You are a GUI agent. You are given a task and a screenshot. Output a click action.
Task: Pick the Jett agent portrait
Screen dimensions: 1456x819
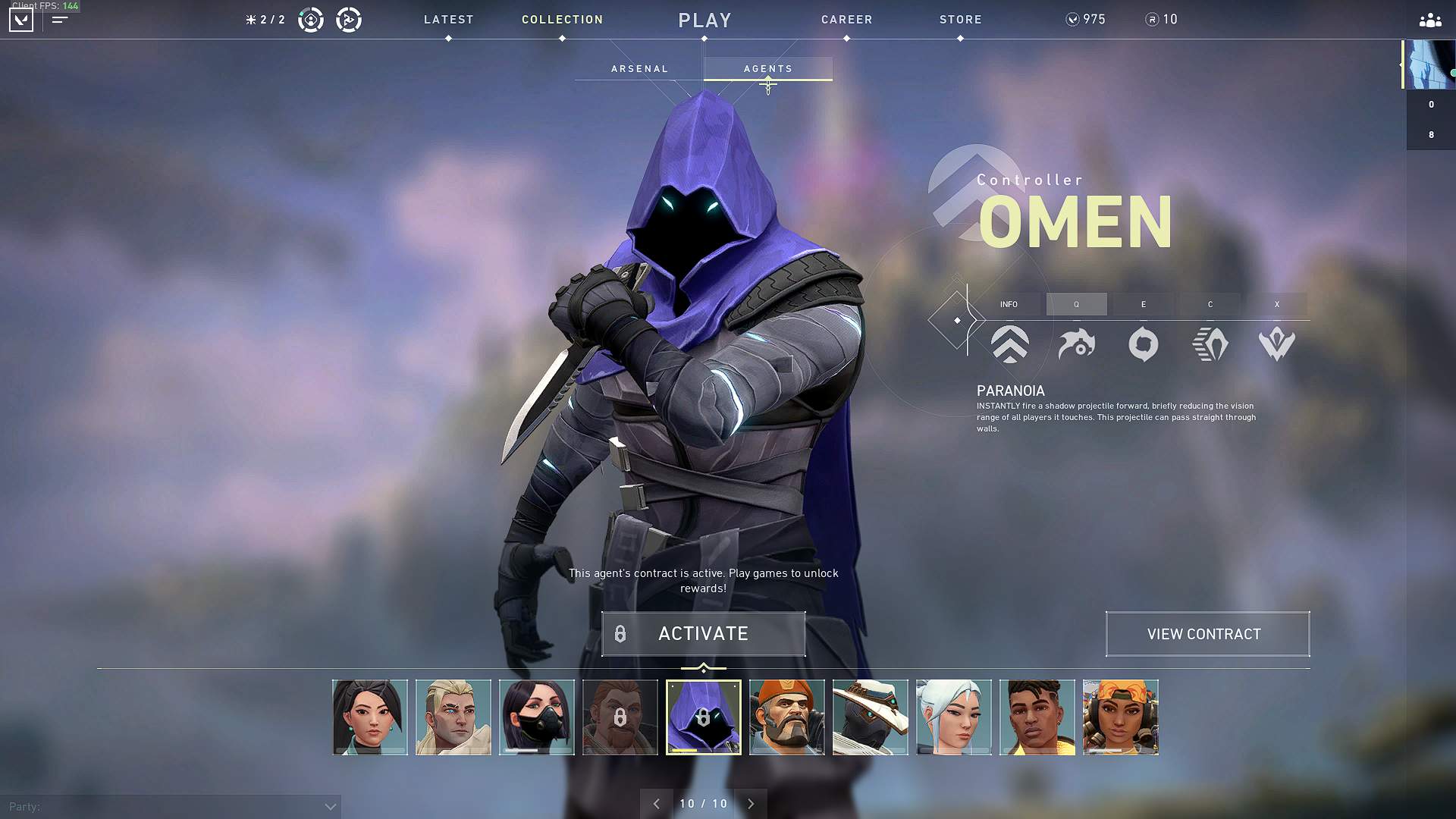(x=953, y=717)
